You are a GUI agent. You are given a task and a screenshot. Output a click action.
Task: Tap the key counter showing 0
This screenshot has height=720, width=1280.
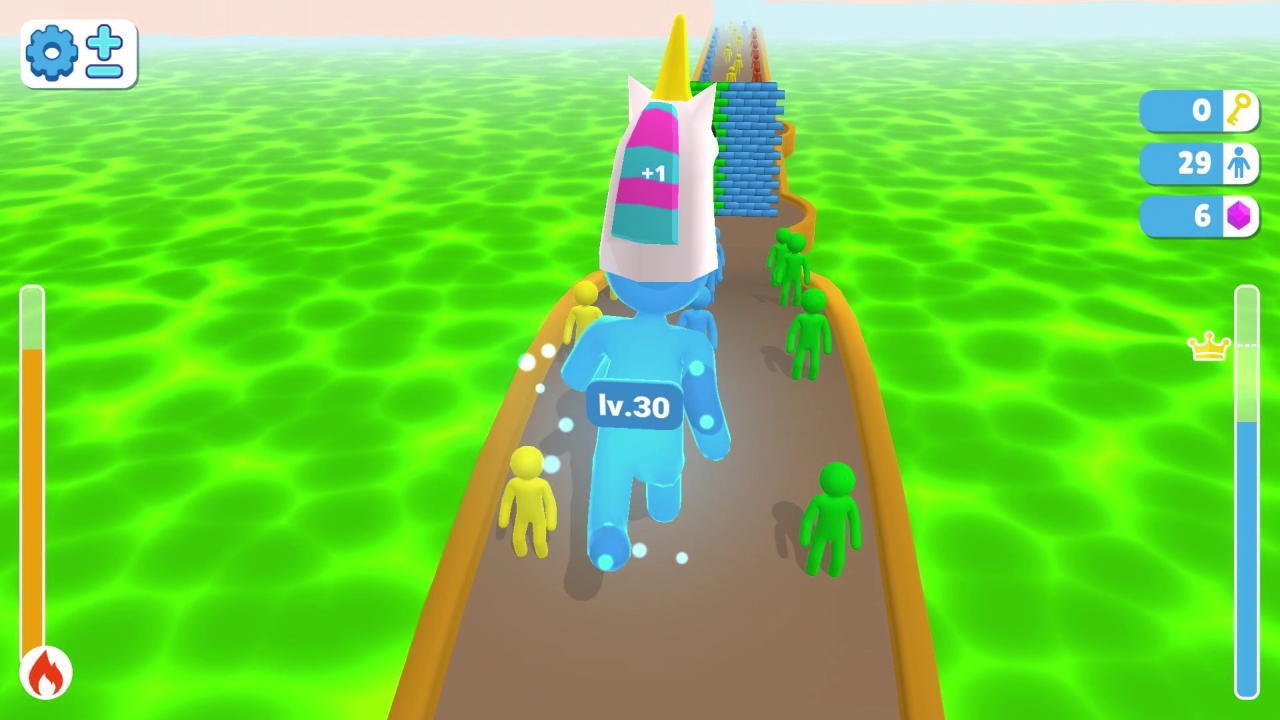tap(1200, 110)
